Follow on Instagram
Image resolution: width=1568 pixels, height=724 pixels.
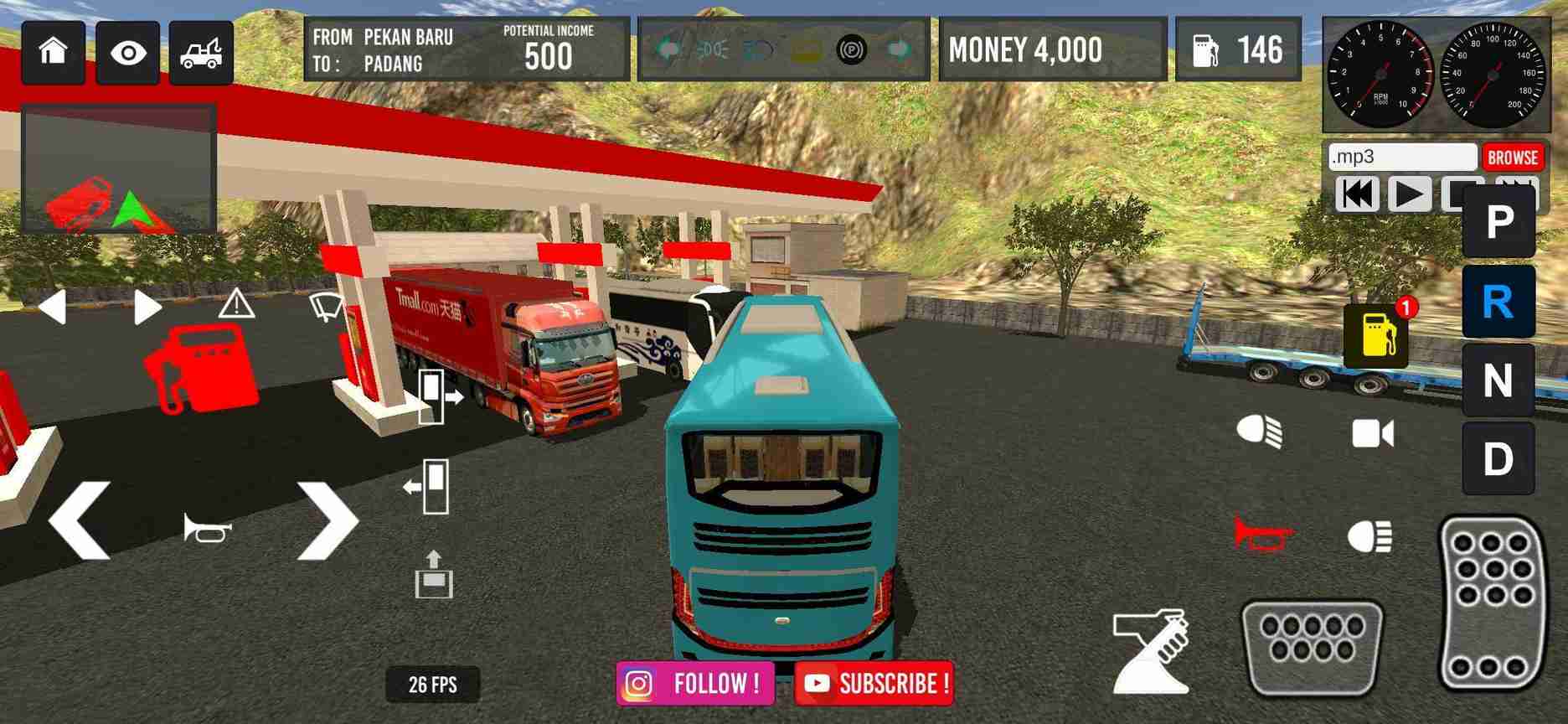pyautogui.click(x=694, y=684)
